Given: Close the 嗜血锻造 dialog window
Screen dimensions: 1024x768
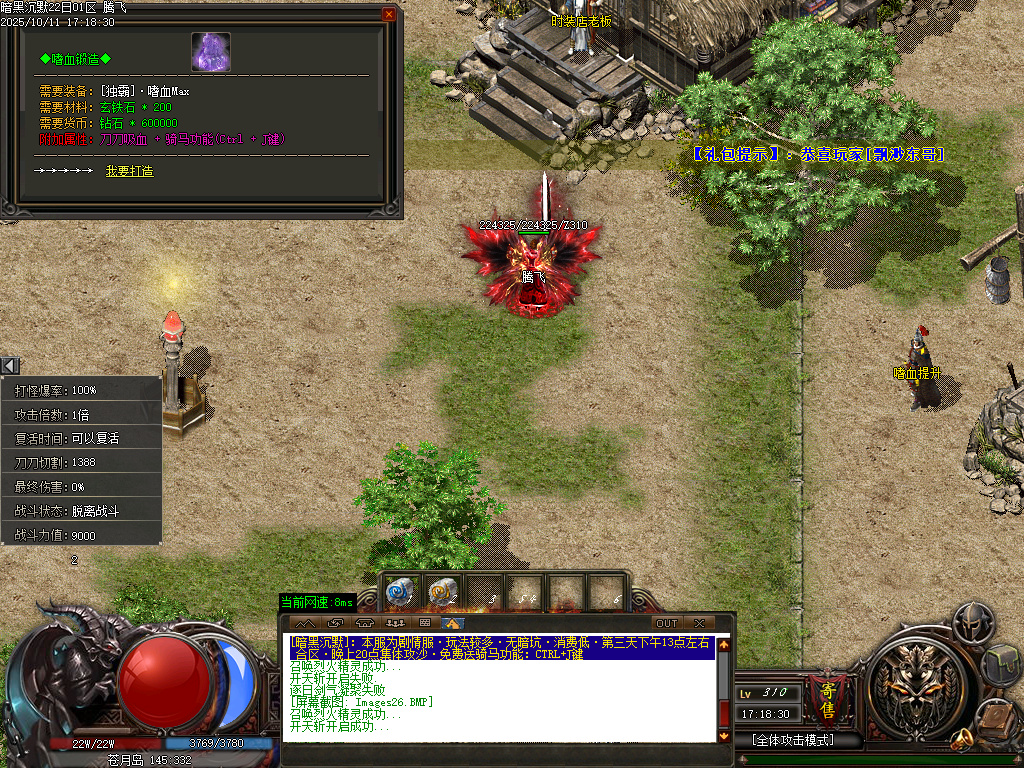Looking at the screenshot, I should (x=389, y=14).
